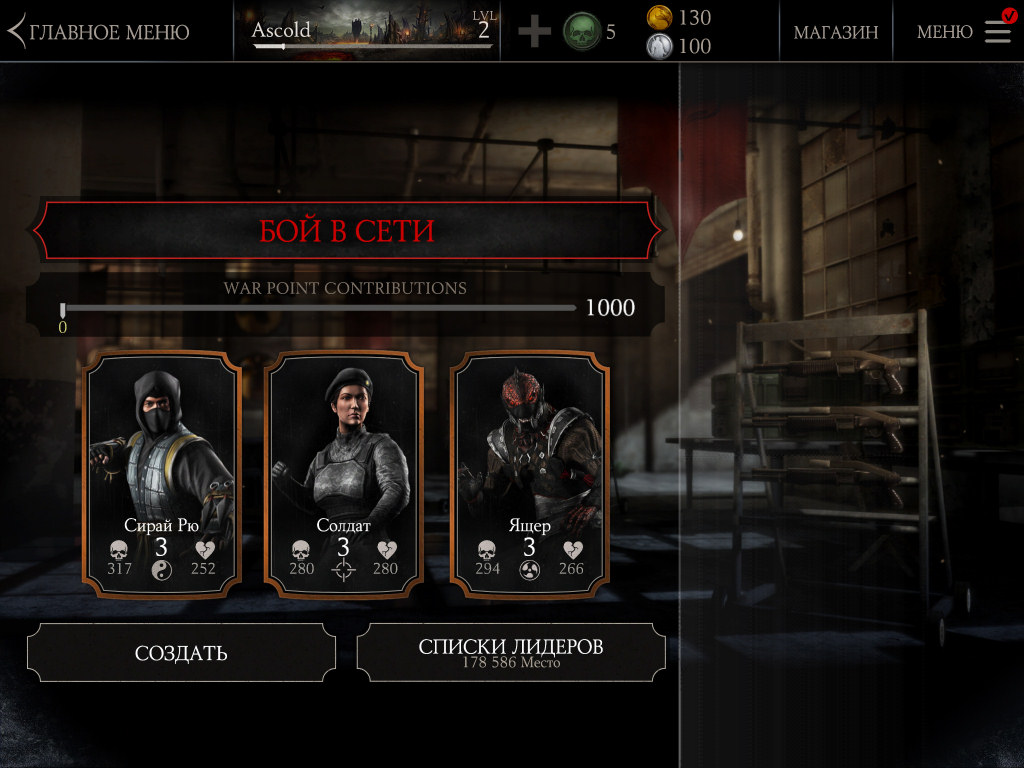Choose the Солдат character card
Screen dimensions: 1024x768
coord(343,474)
